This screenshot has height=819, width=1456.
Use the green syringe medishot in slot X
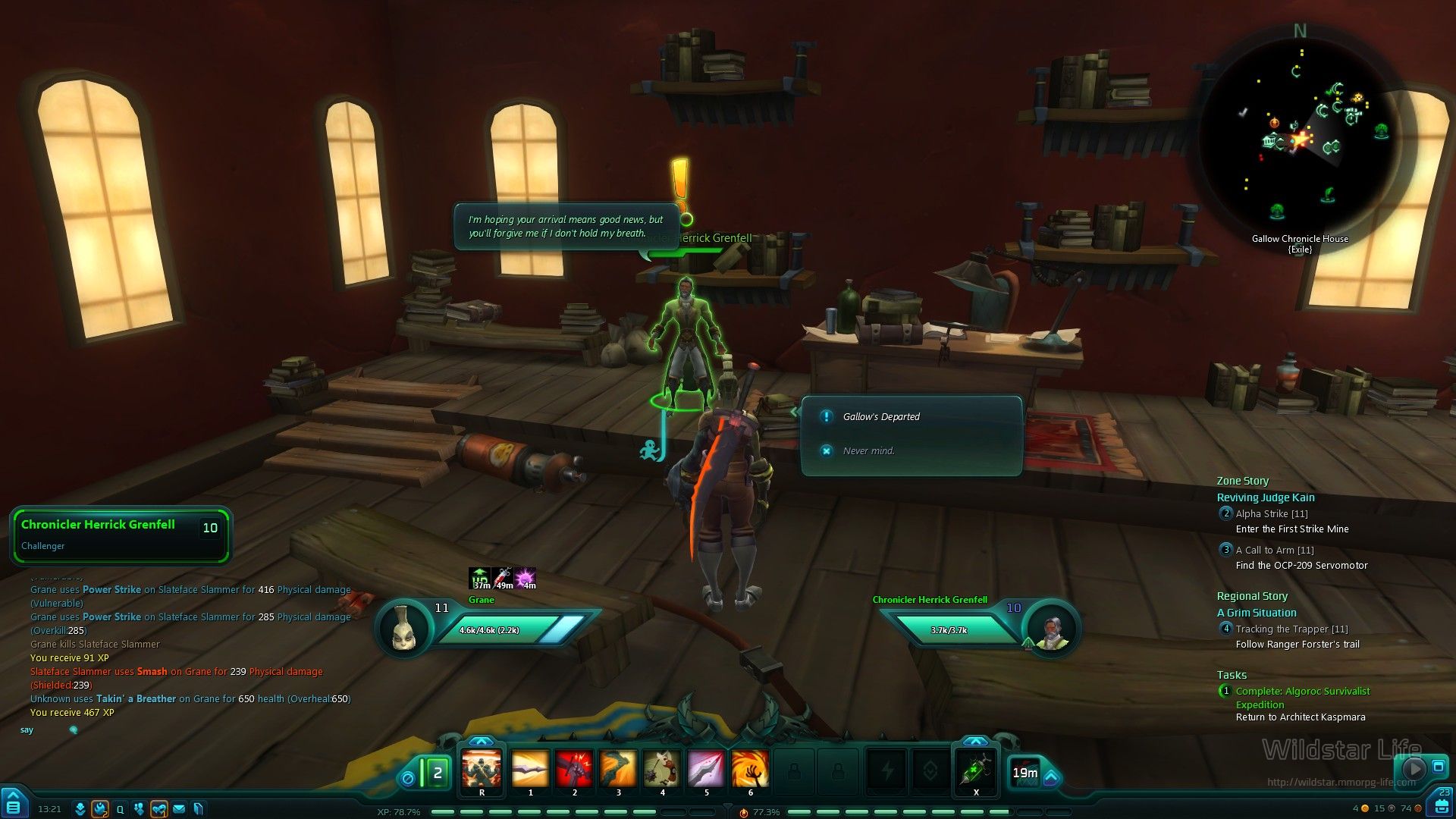(x=975, y=769)
